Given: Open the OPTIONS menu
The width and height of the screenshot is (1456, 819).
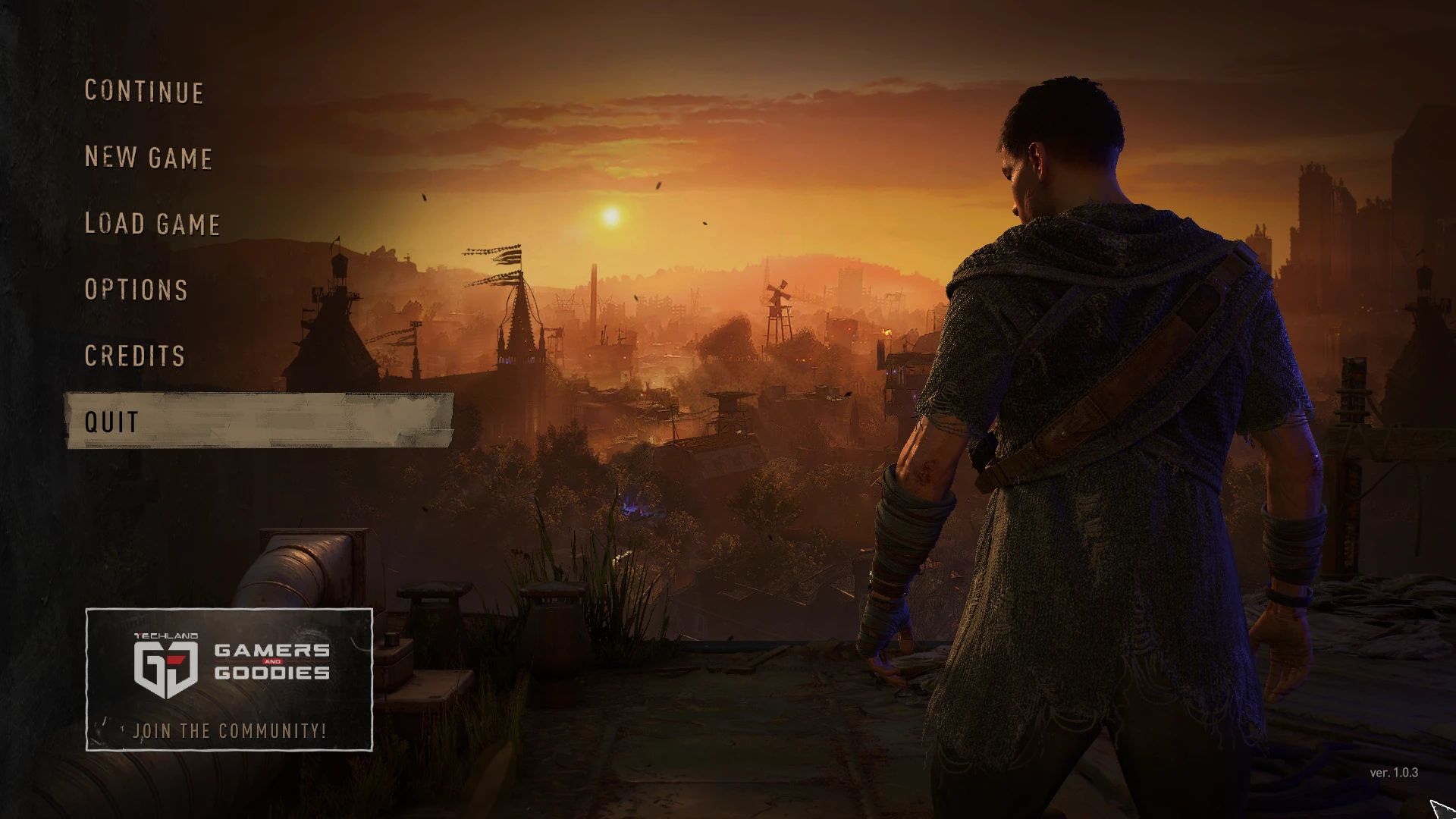Looking at the screenshot, I should pyautogui.click(x=136, y=290).
